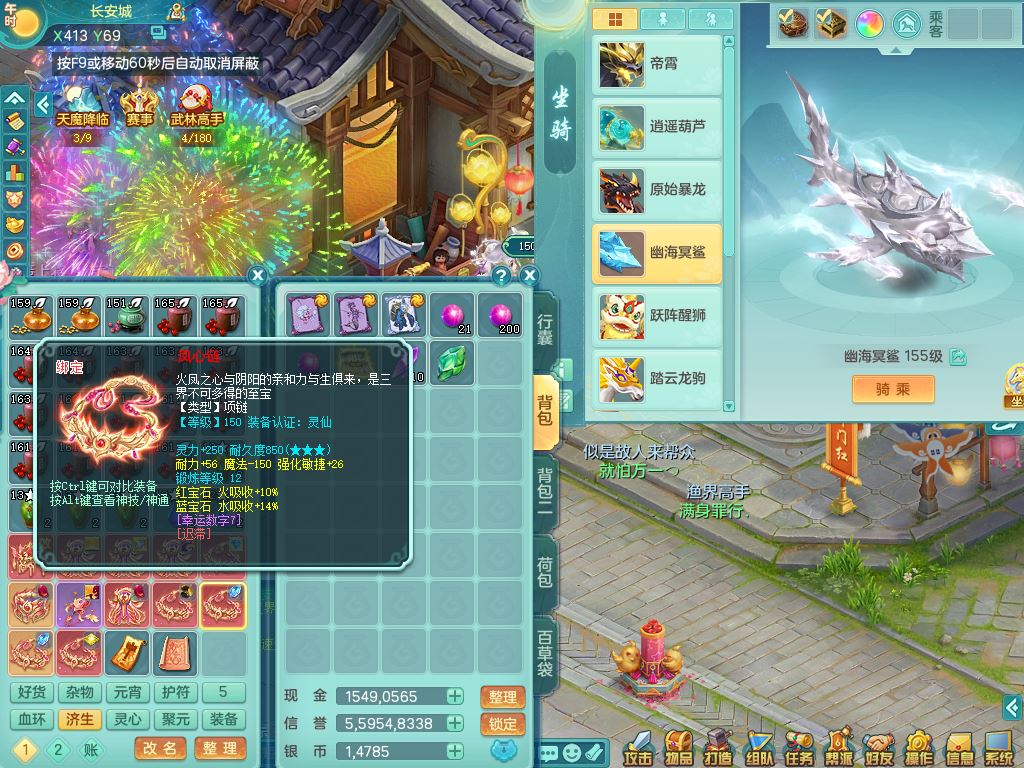Choose the 装备 equipment category

223,720
